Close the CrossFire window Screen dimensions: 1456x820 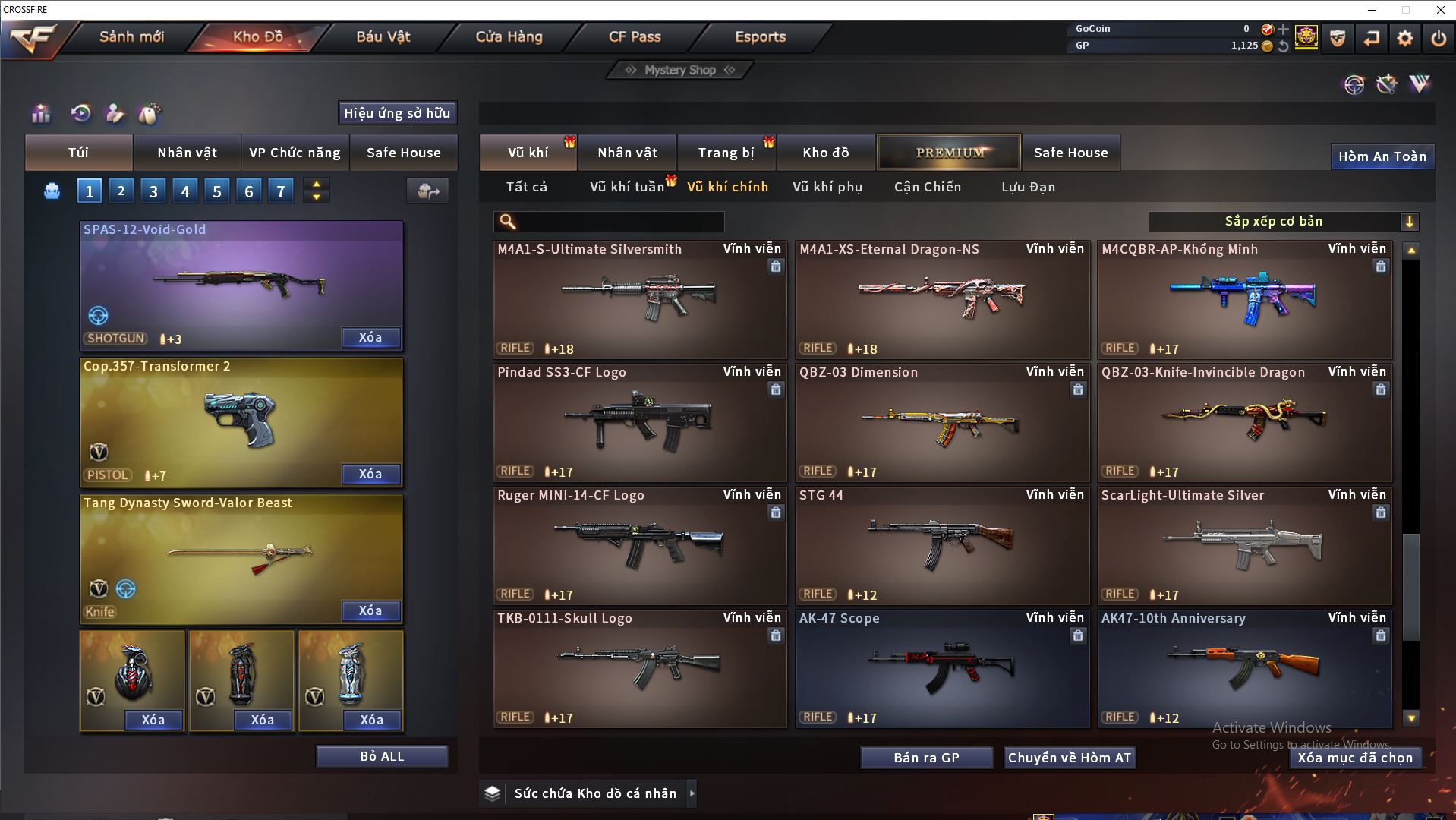[1440, 10]
